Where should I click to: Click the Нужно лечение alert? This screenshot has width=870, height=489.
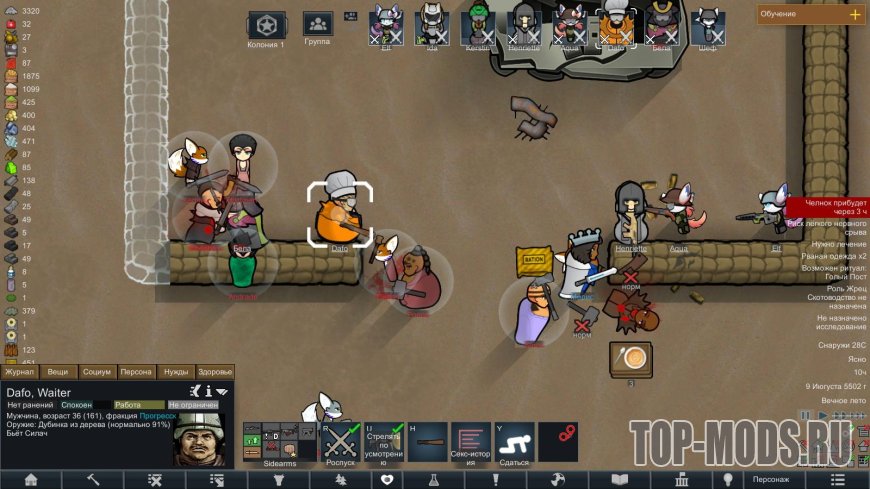(x=826, y=242)
